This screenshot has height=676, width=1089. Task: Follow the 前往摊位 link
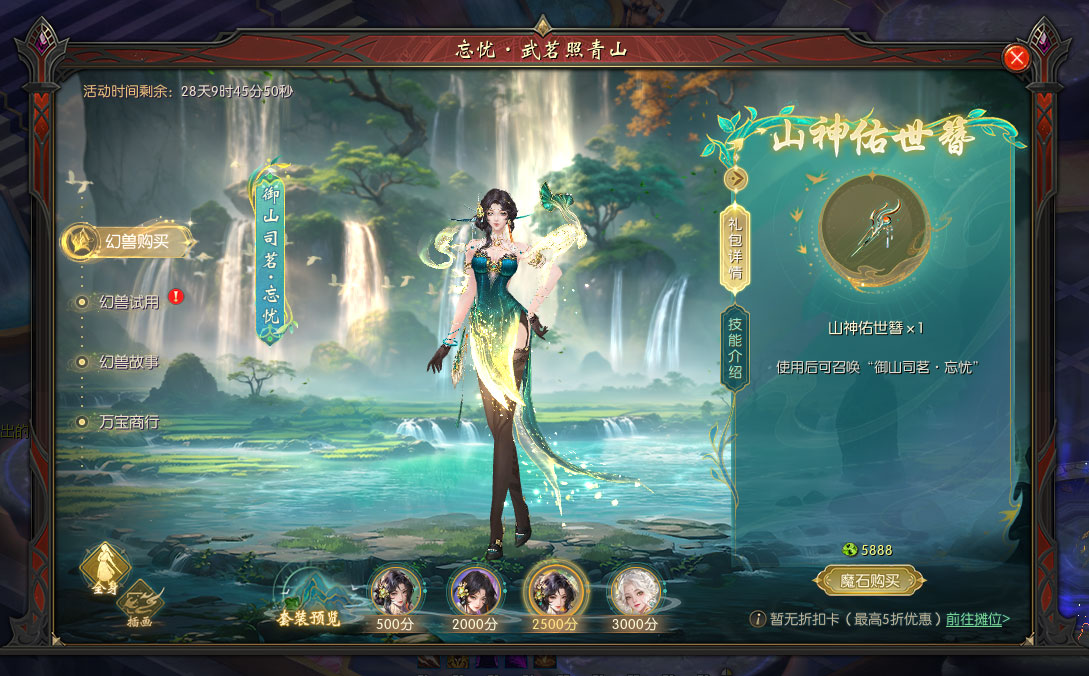point(978,619)
